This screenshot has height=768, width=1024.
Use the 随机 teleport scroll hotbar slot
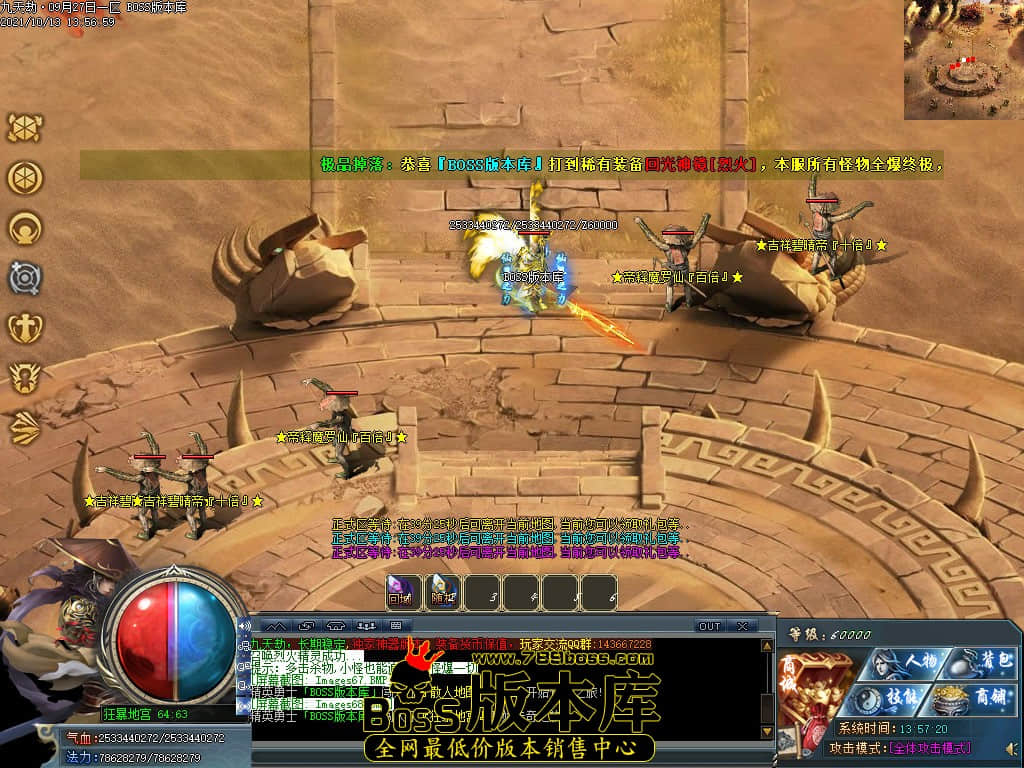click(441, 593)
